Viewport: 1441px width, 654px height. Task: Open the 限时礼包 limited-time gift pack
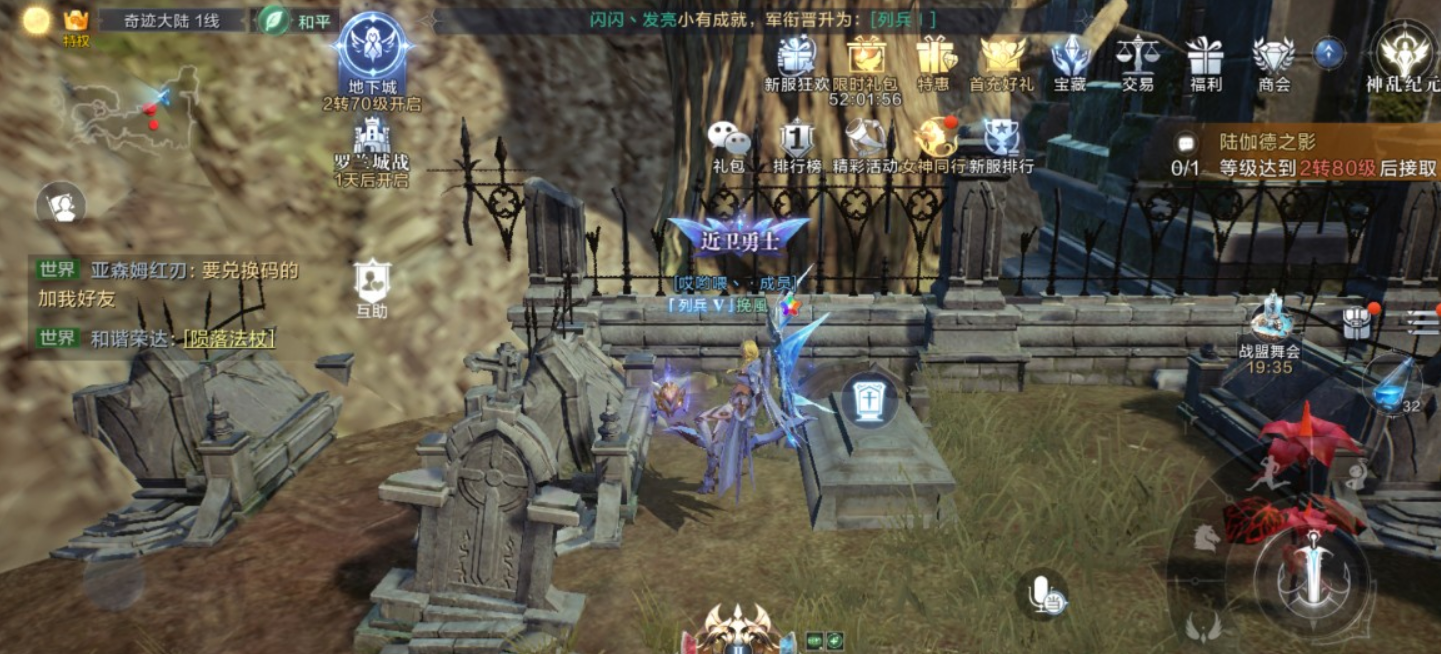(865, 60)
